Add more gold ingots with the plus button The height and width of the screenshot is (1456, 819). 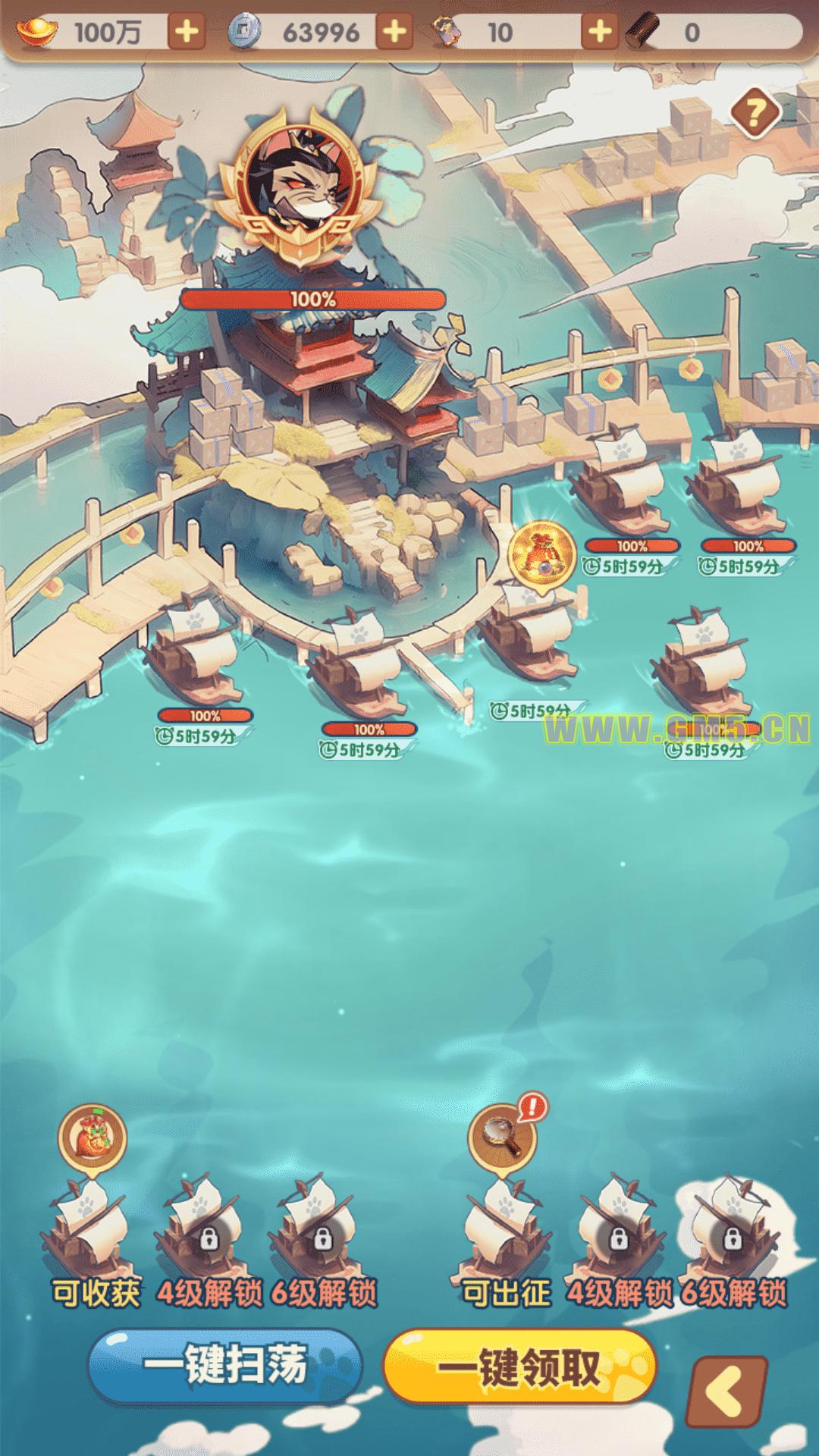pyautogui.click(x=187, y=32)
